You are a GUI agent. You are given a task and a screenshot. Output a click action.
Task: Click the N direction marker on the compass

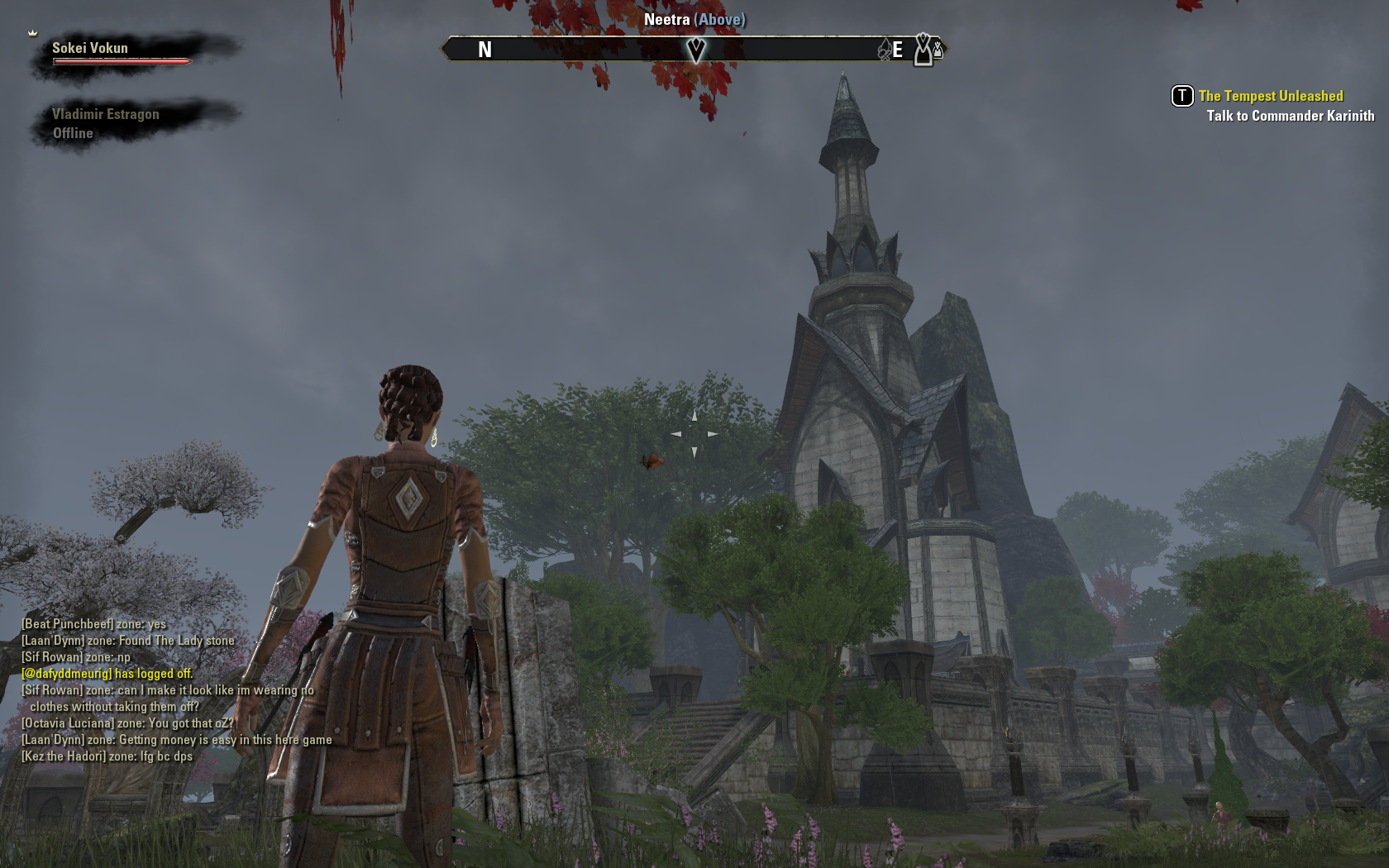(484, 50)
